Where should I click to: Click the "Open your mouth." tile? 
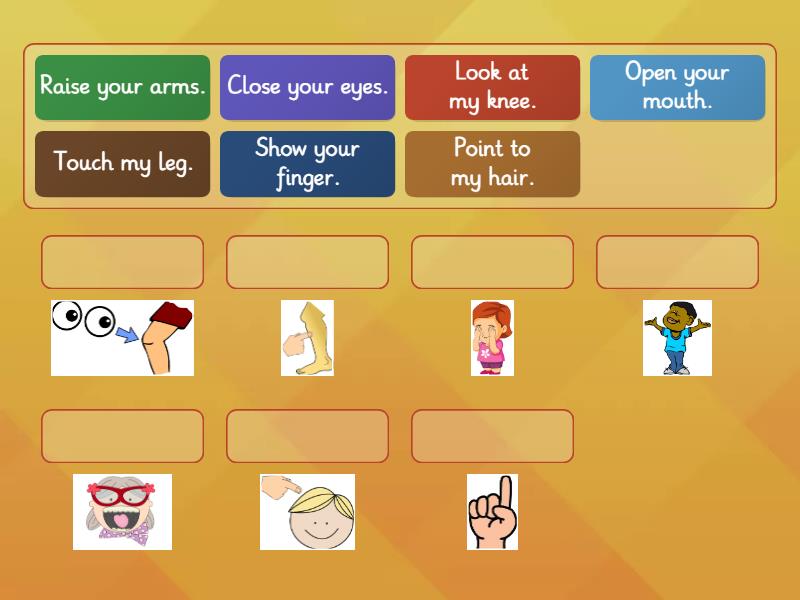point(677,87)
